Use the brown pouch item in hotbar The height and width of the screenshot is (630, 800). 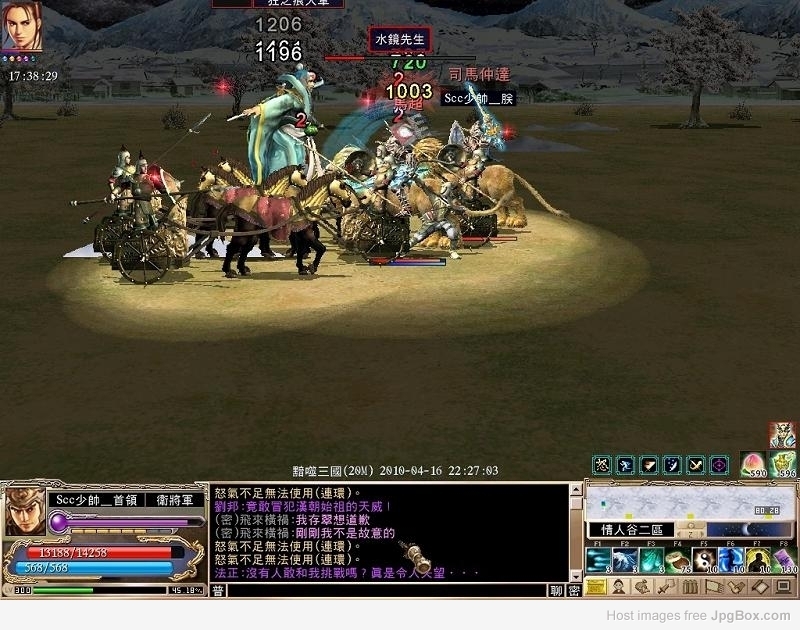[678, 561]
